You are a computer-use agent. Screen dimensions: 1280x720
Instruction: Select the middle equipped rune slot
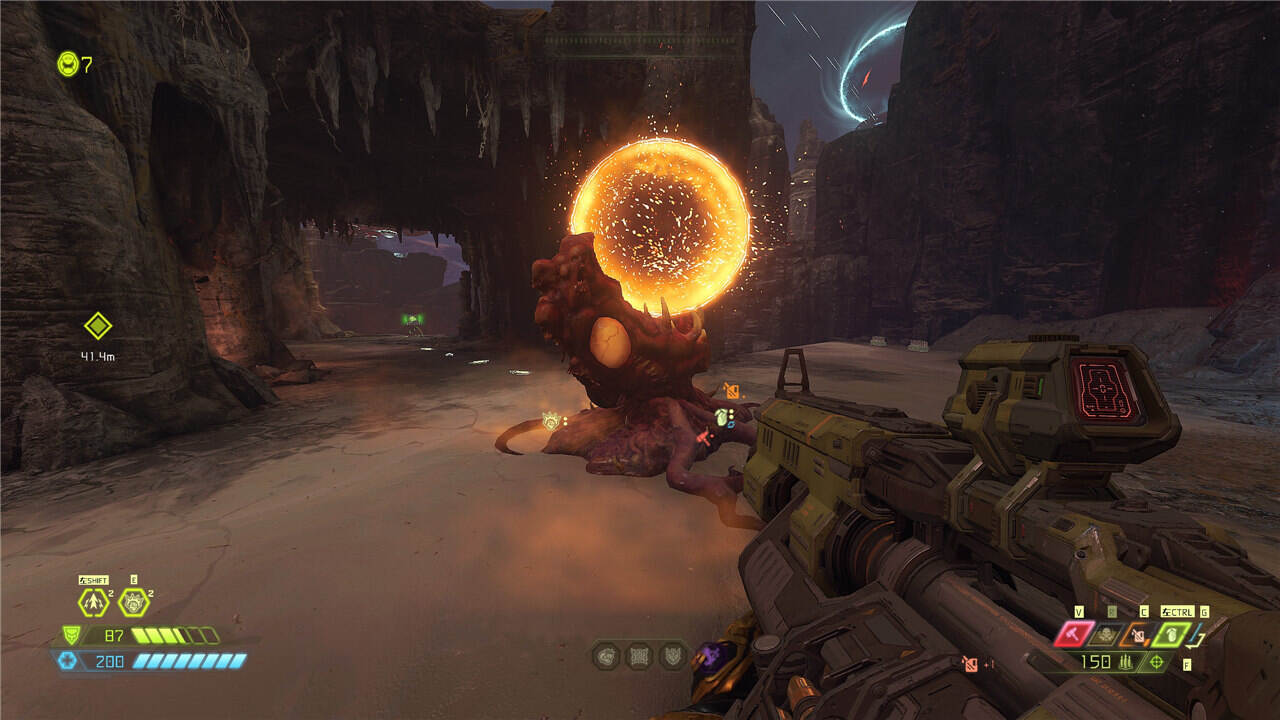[x=639, y=656]
